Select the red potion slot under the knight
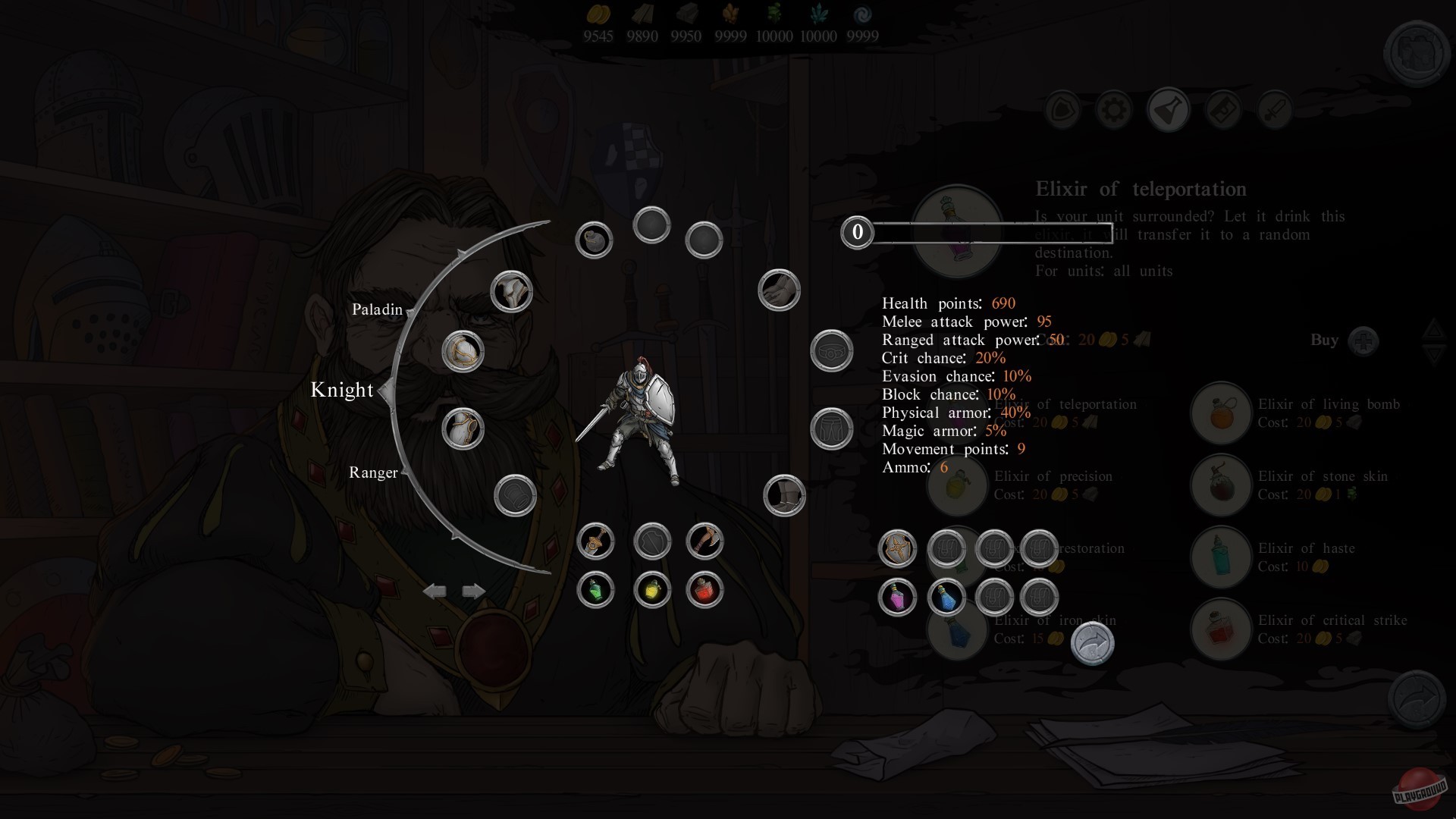The image size is (1456, 819). pos(705,591)
